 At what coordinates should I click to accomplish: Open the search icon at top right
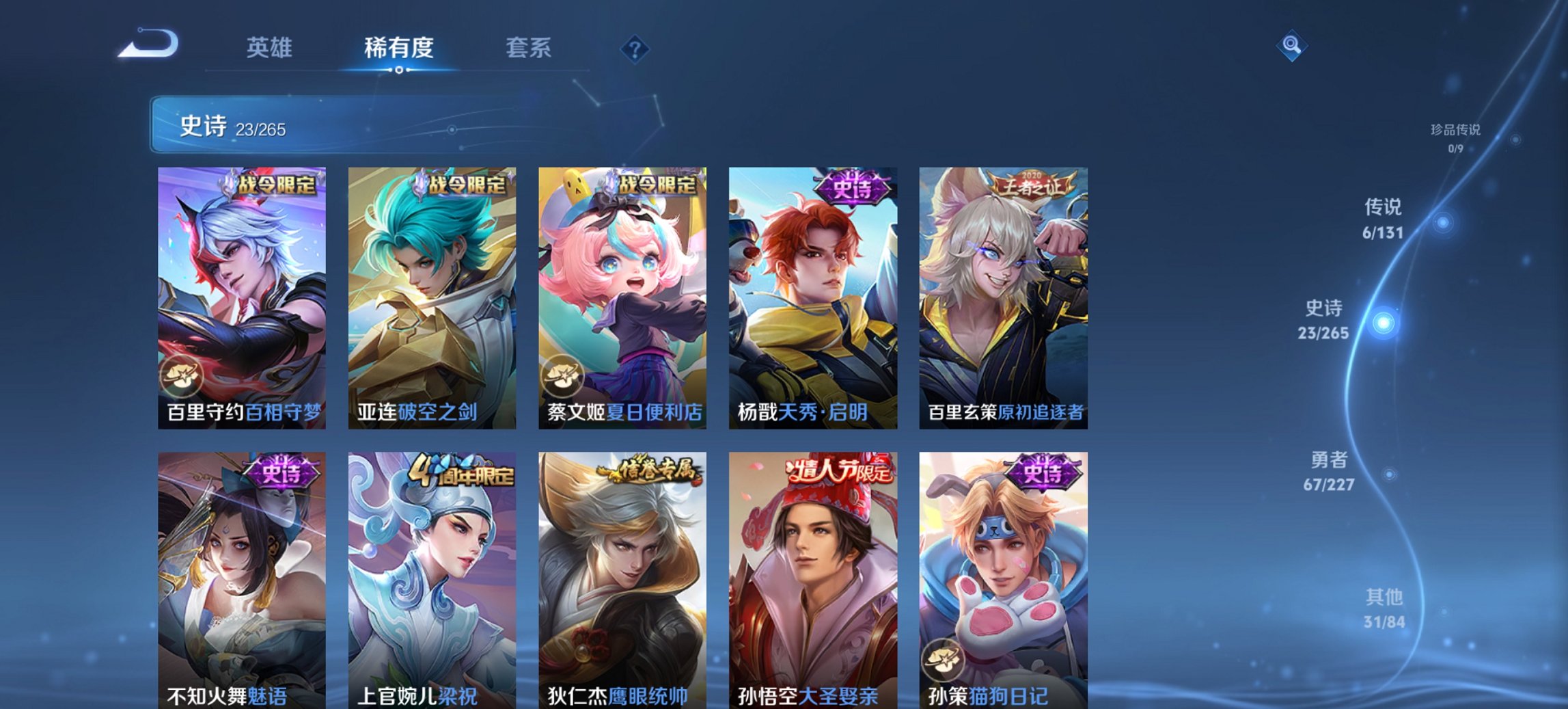coord(1291,48)
